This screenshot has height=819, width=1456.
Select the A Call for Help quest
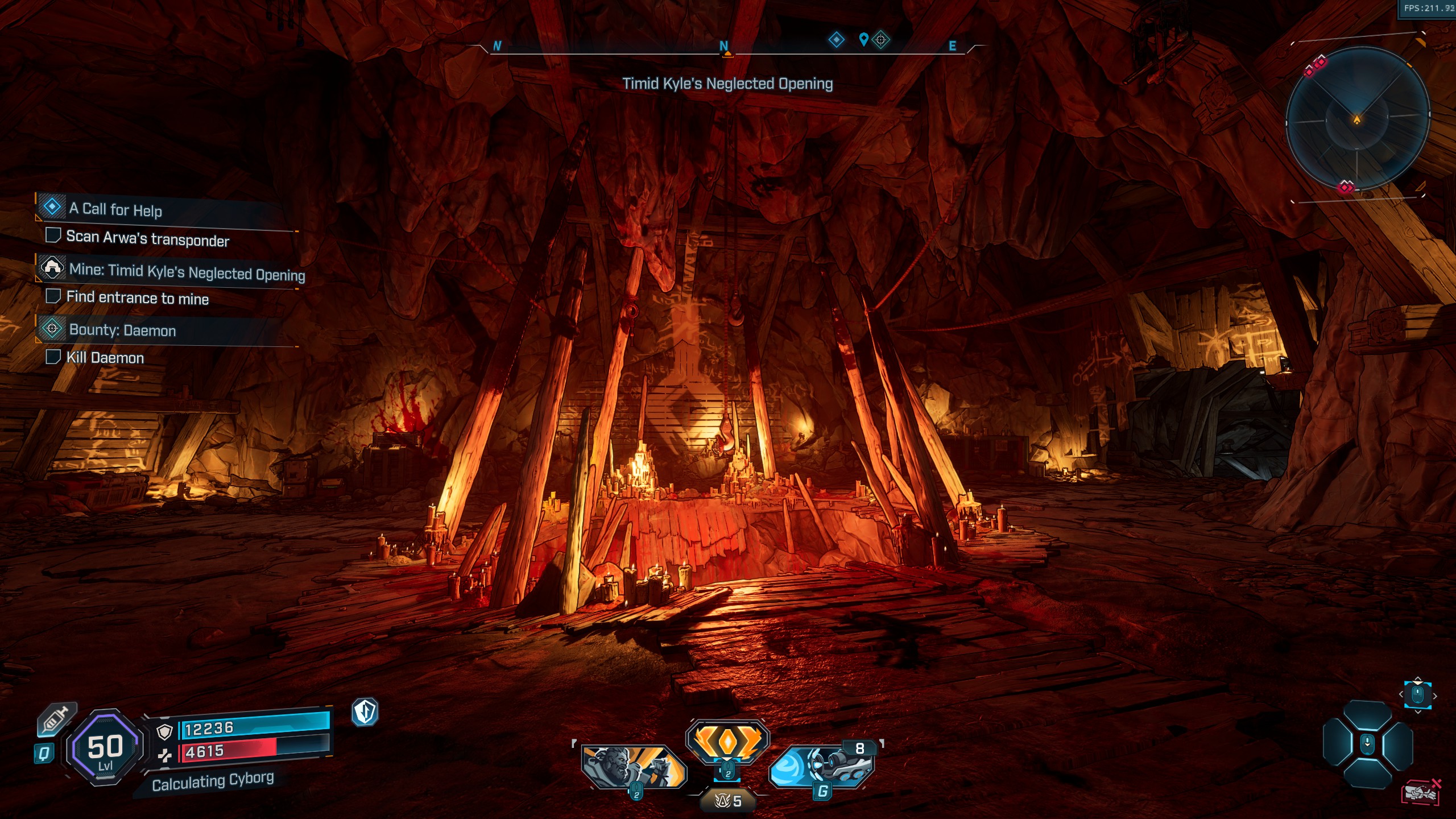point(115,209)
